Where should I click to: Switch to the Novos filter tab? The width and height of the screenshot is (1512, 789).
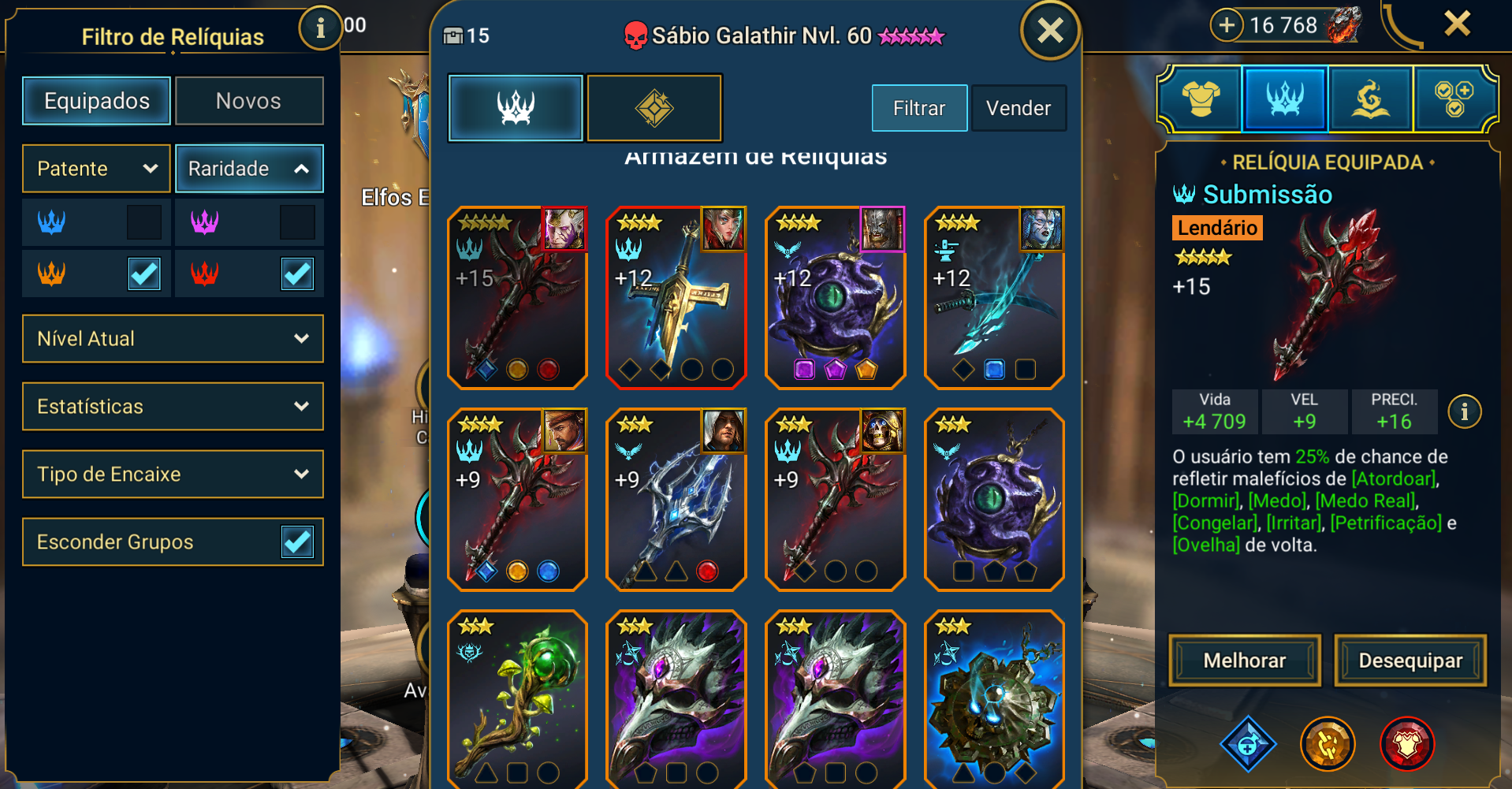pyautogui.click(x=248, y=101)
